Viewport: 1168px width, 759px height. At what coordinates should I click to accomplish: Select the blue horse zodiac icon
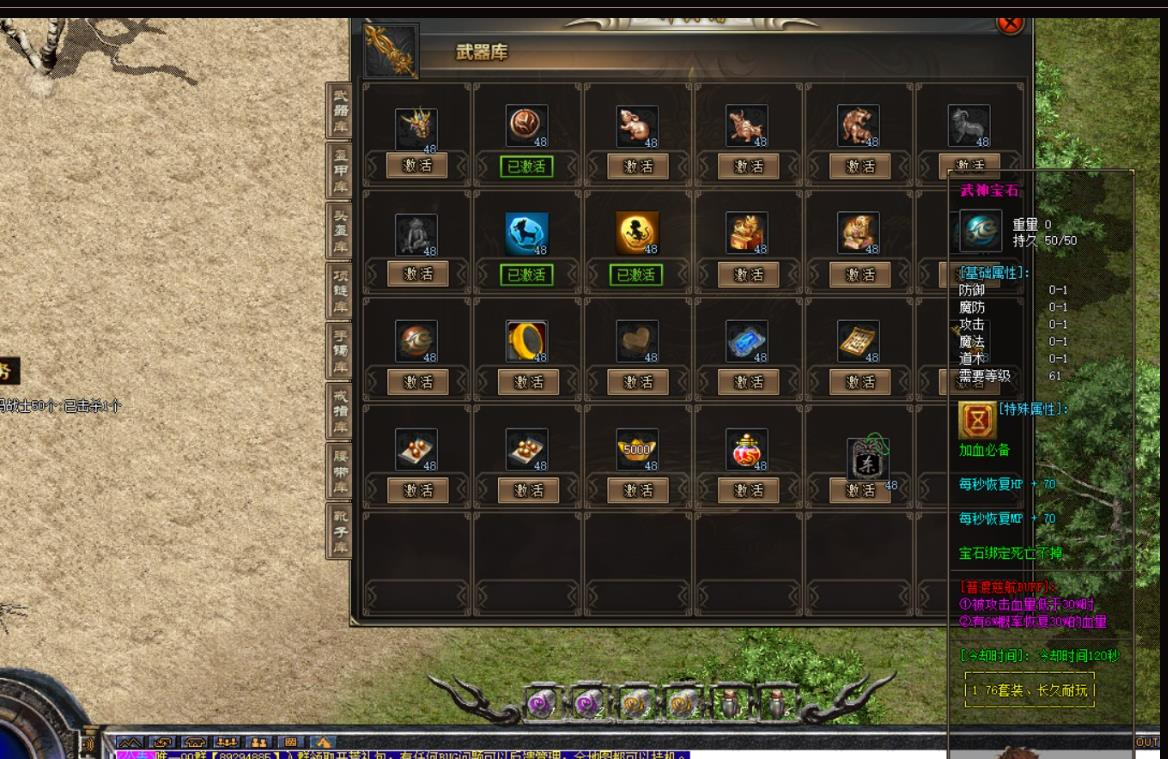pos(527,234)
